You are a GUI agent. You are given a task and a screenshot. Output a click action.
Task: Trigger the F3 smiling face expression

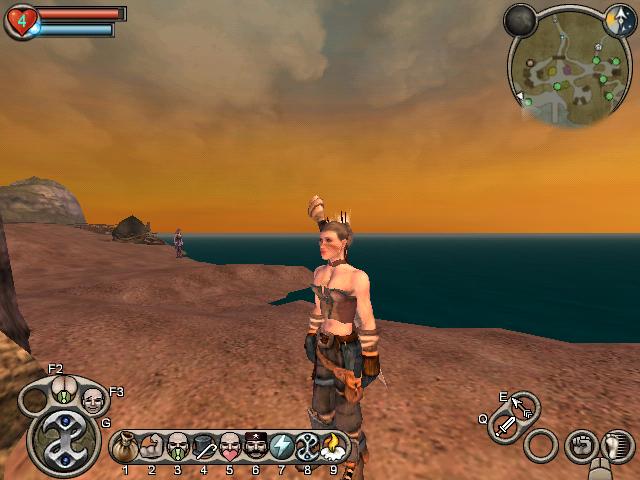[x=93, y=401]
